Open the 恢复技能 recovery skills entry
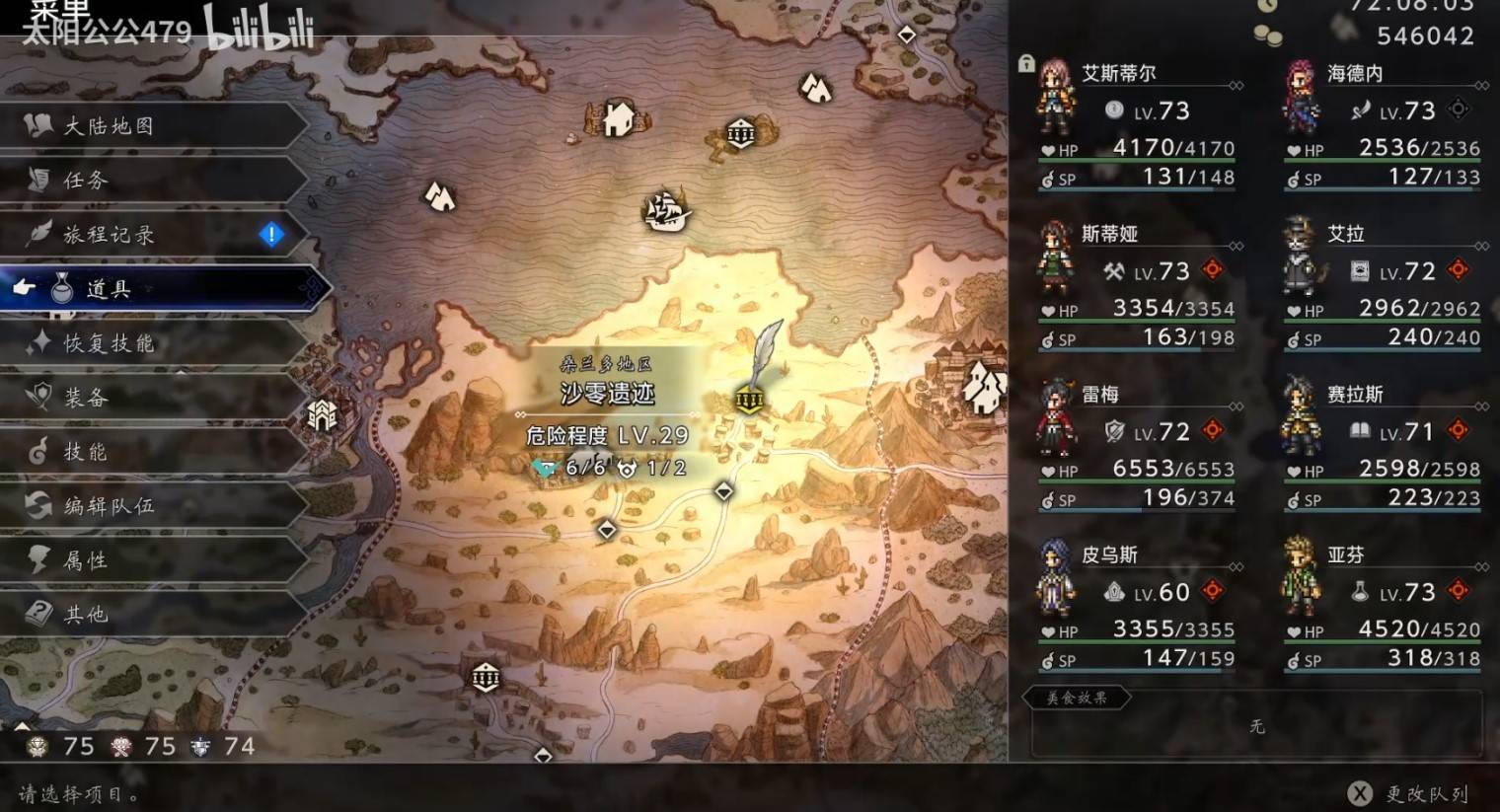Viewport: 1500px width, 812px height. (109, 343)
